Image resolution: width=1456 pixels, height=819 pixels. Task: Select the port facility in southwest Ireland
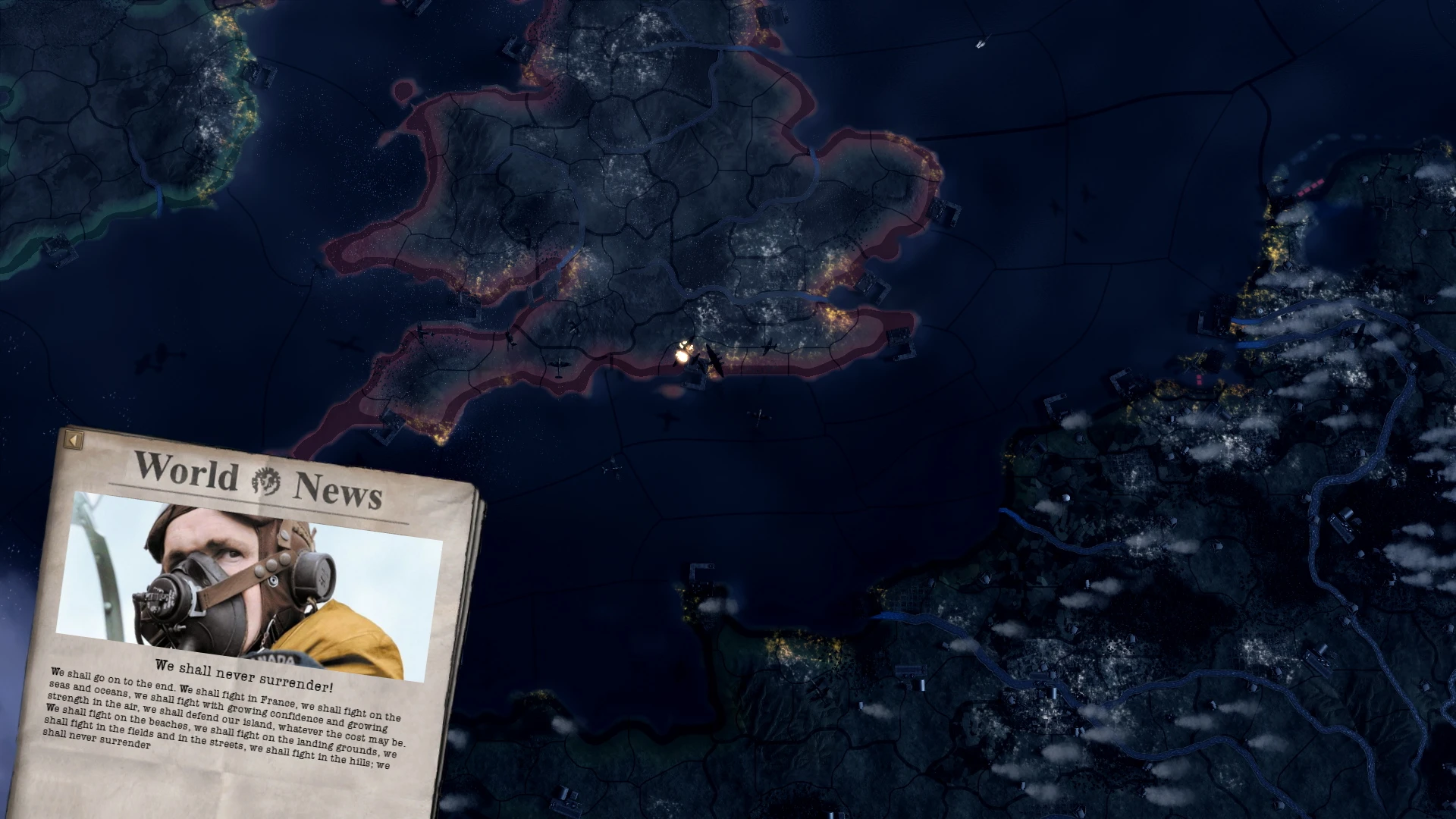tap(59, 252)
